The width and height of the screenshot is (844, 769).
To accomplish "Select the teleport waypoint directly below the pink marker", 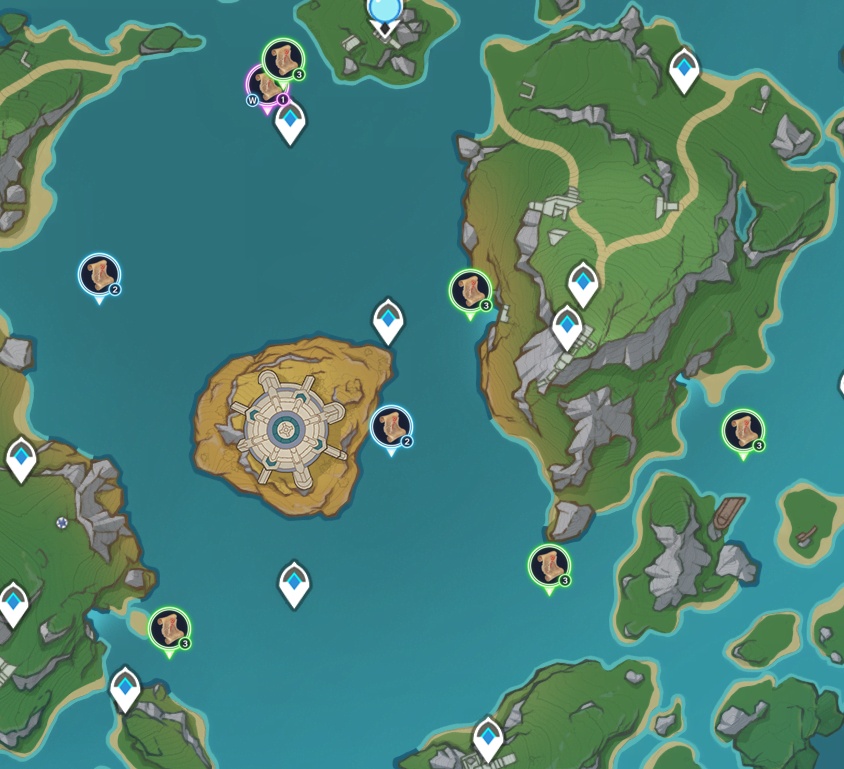I will pyautogui.click(x=290, y=123).
